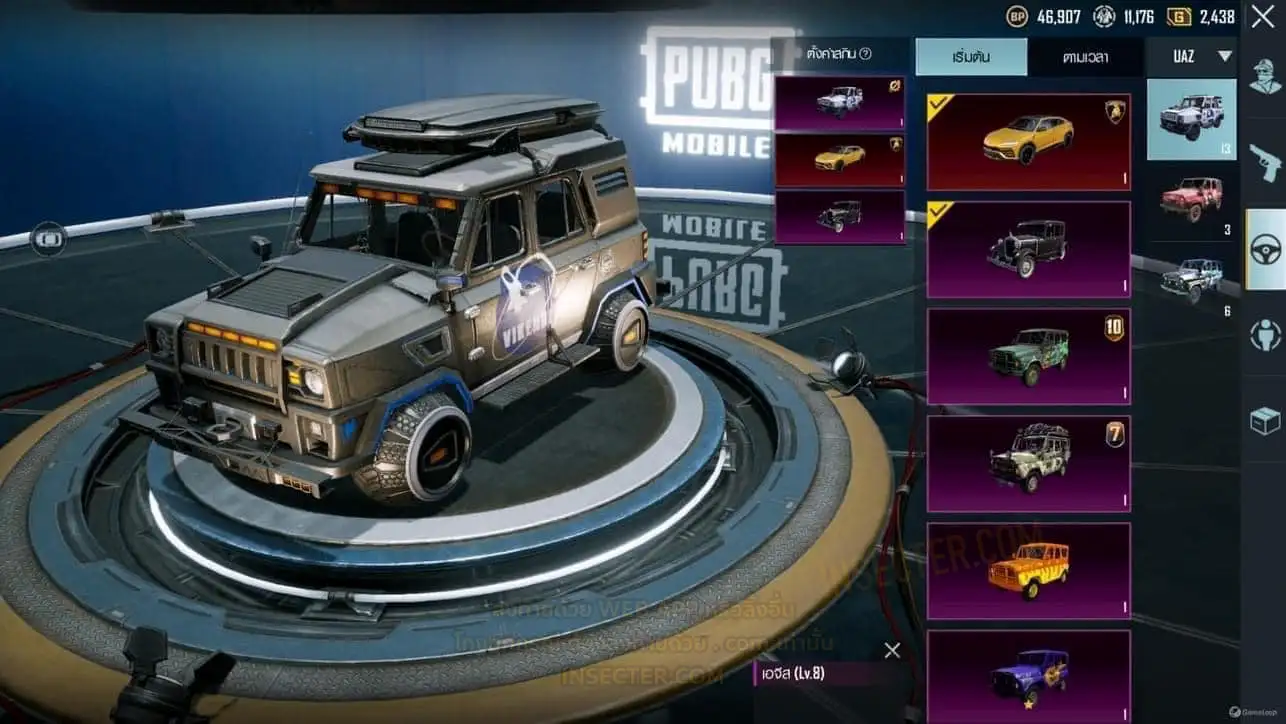Close the vehicle inventory screen
The width and height of the screenshot is (1286, 724).
[x=1262, y=16]
